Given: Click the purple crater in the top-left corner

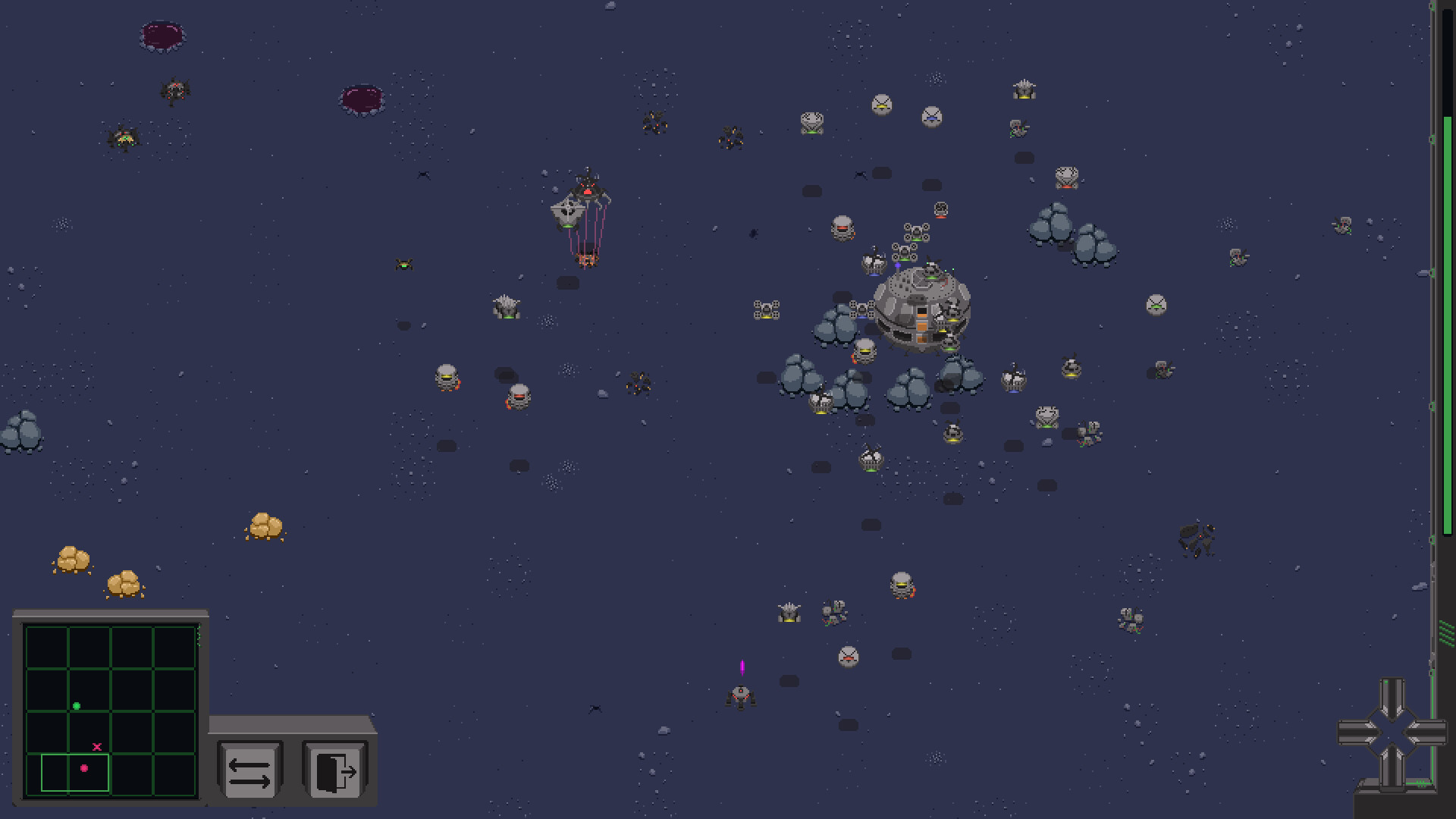Looking at the screenshot, I should 161,34.
